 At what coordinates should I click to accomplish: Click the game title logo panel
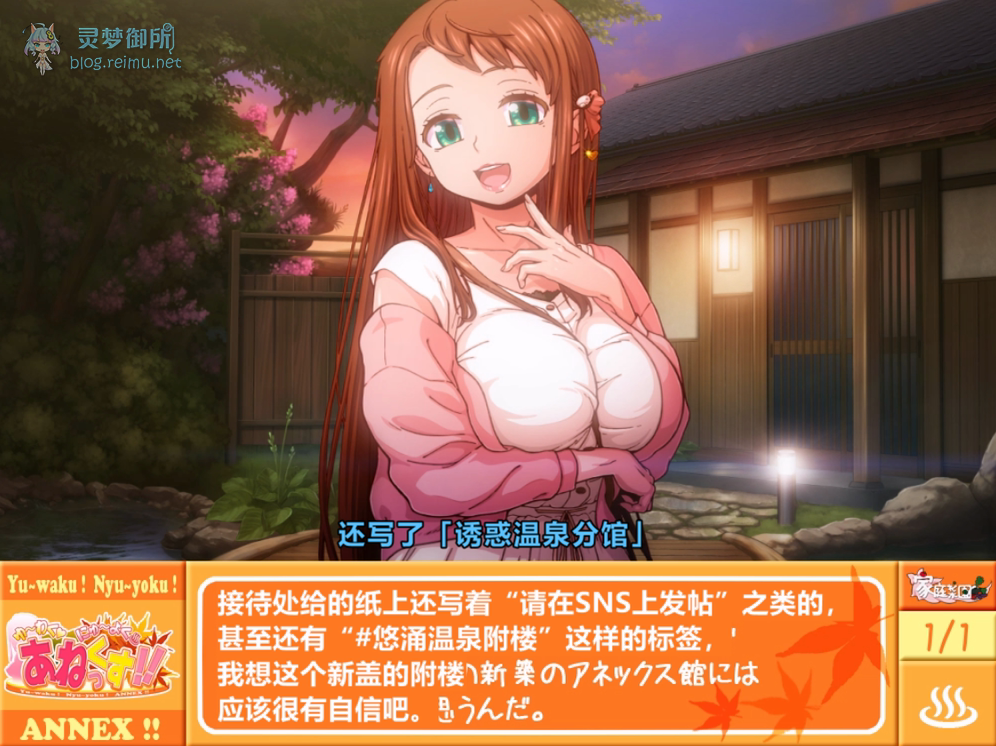(x=92, y=655)
